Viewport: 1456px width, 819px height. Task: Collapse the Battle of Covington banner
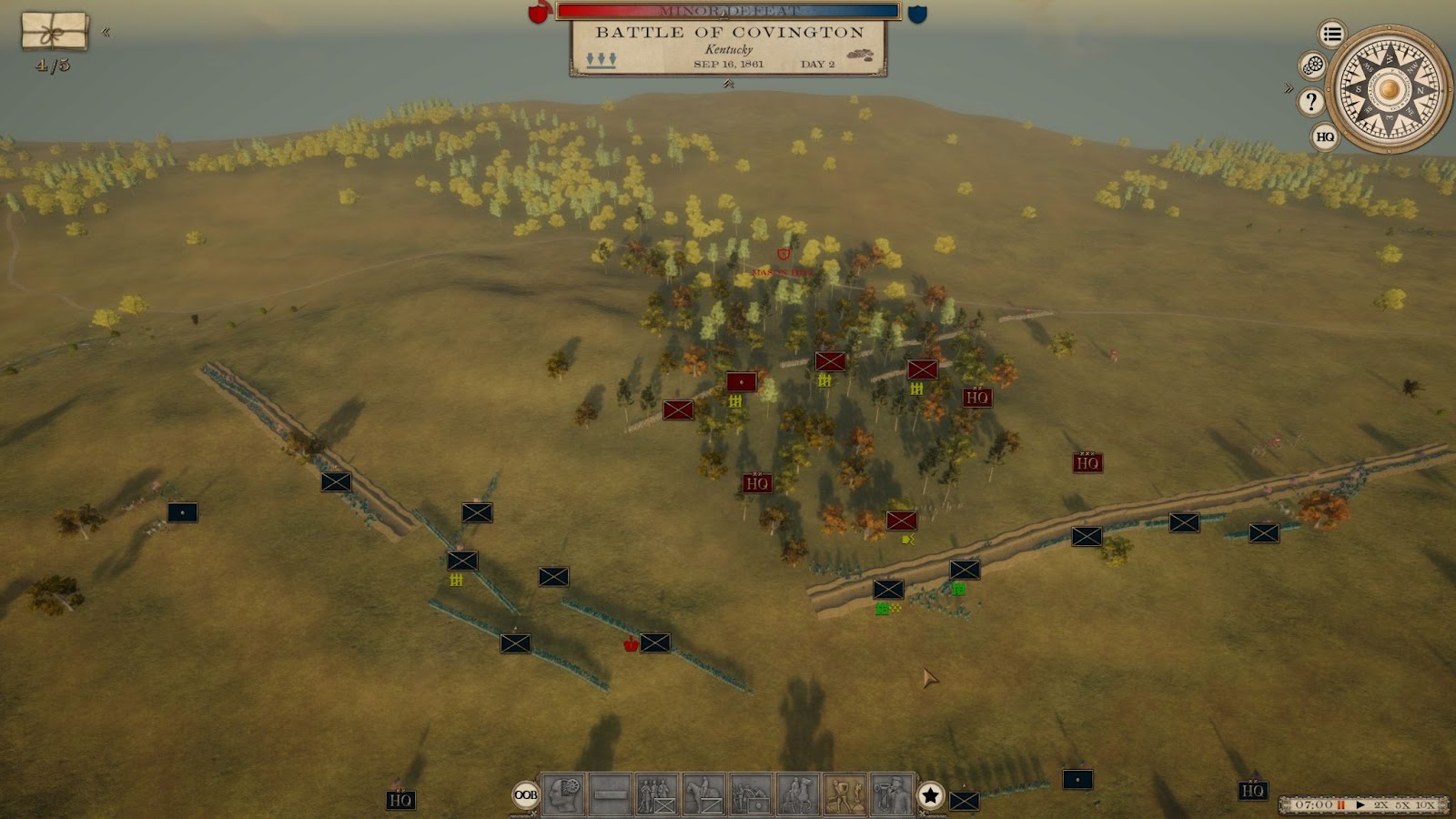(x=728, y=84)
